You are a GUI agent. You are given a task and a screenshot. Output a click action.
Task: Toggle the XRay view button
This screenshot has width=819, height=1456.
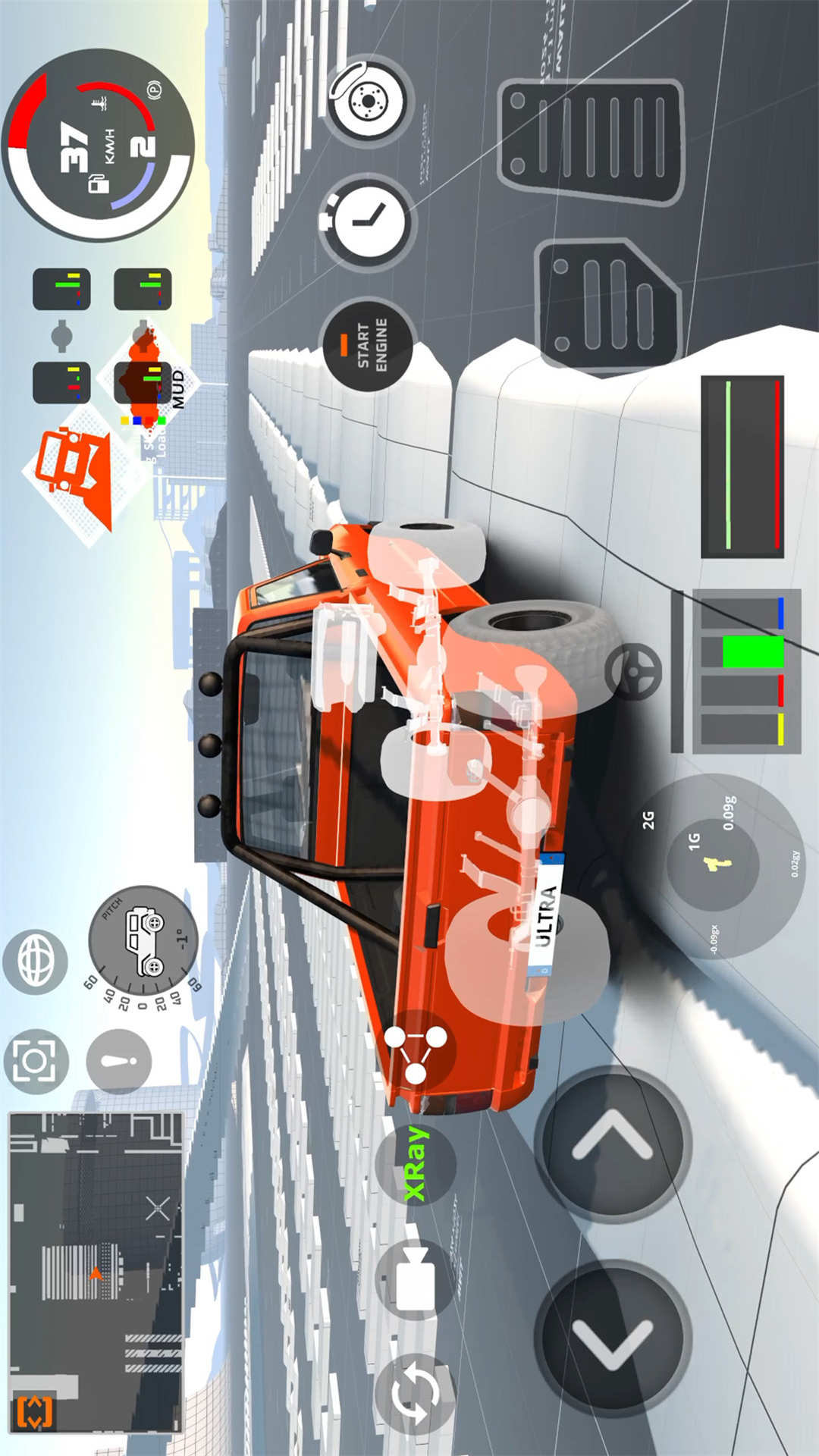[416, 1165]
